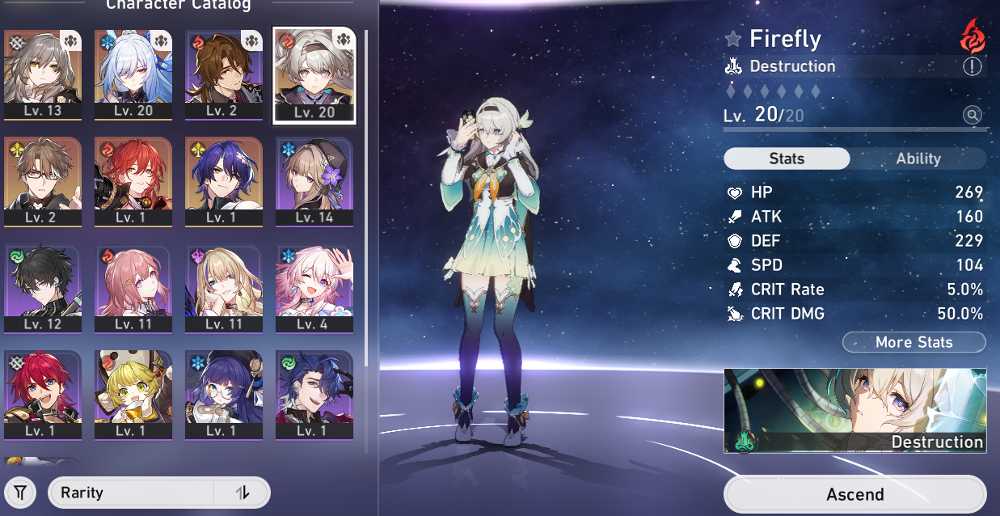Choose the blue-haired Lv. 20 ice character
The image size is (1000, 516).
[x=133, y=75]
